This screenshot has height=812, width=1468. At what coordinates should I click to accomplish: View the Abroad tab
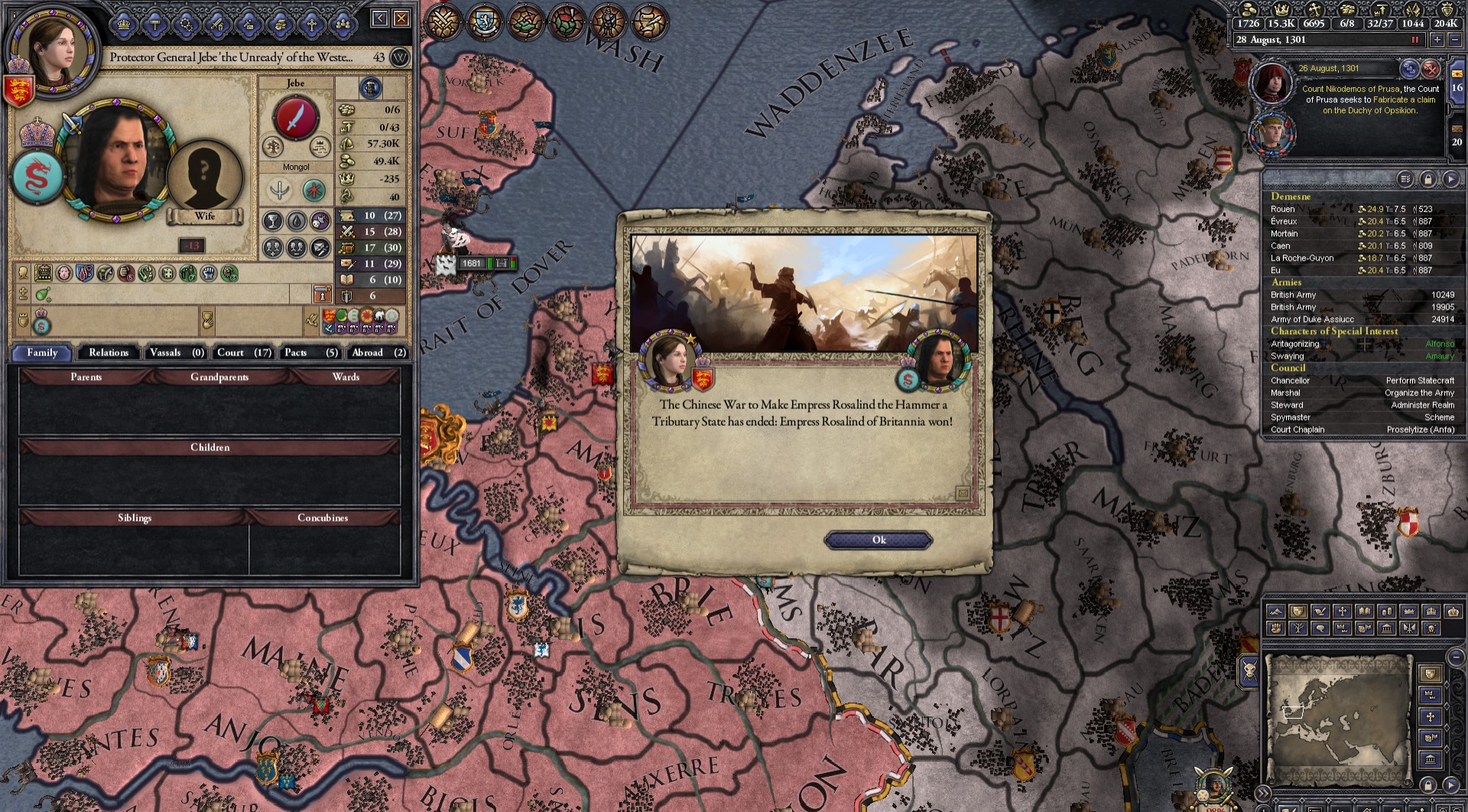pos(378,352)
